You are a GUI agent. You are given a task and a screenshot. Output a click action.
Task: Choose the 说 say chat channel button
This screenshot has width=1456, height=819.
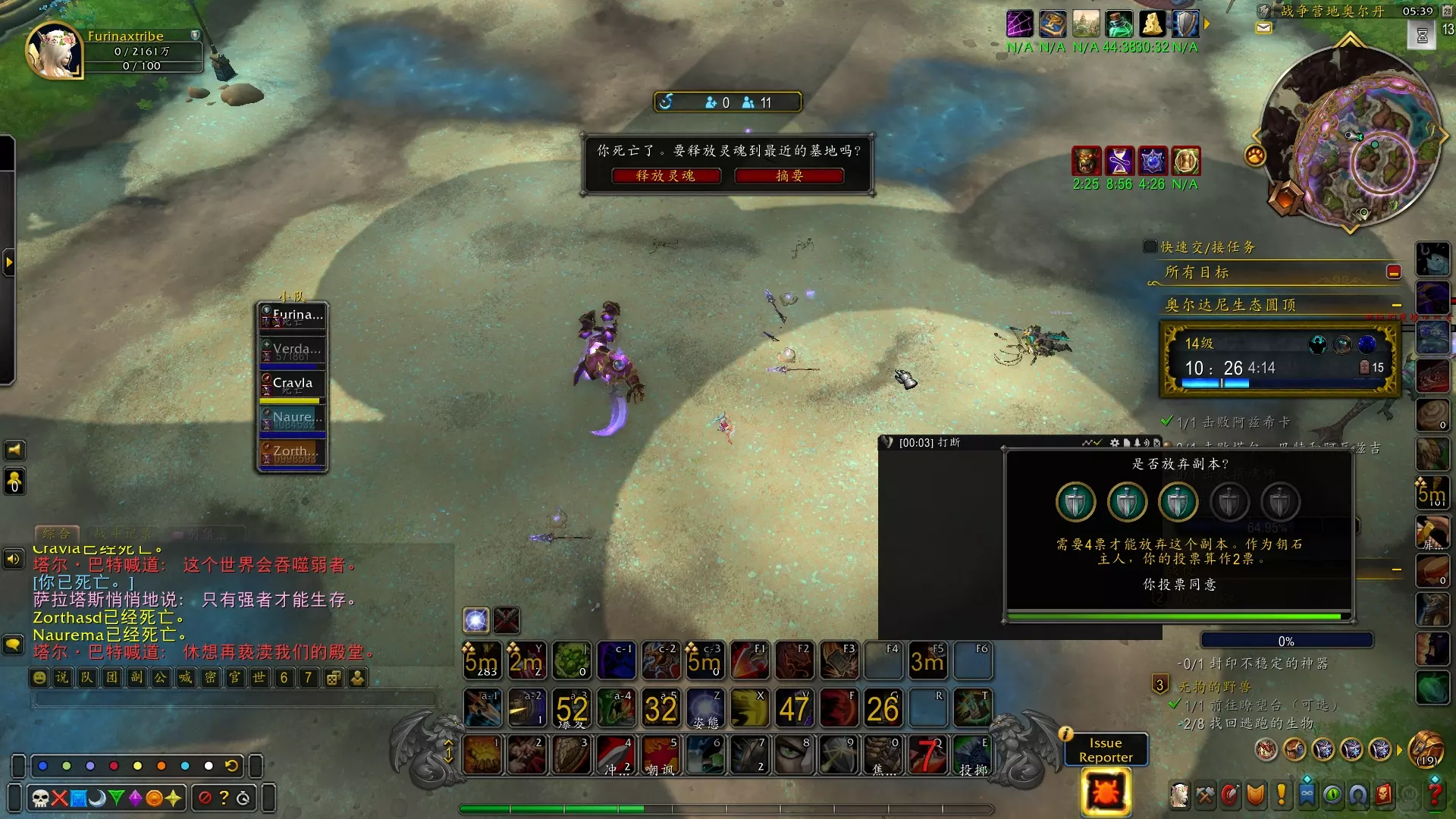(62, 677)
